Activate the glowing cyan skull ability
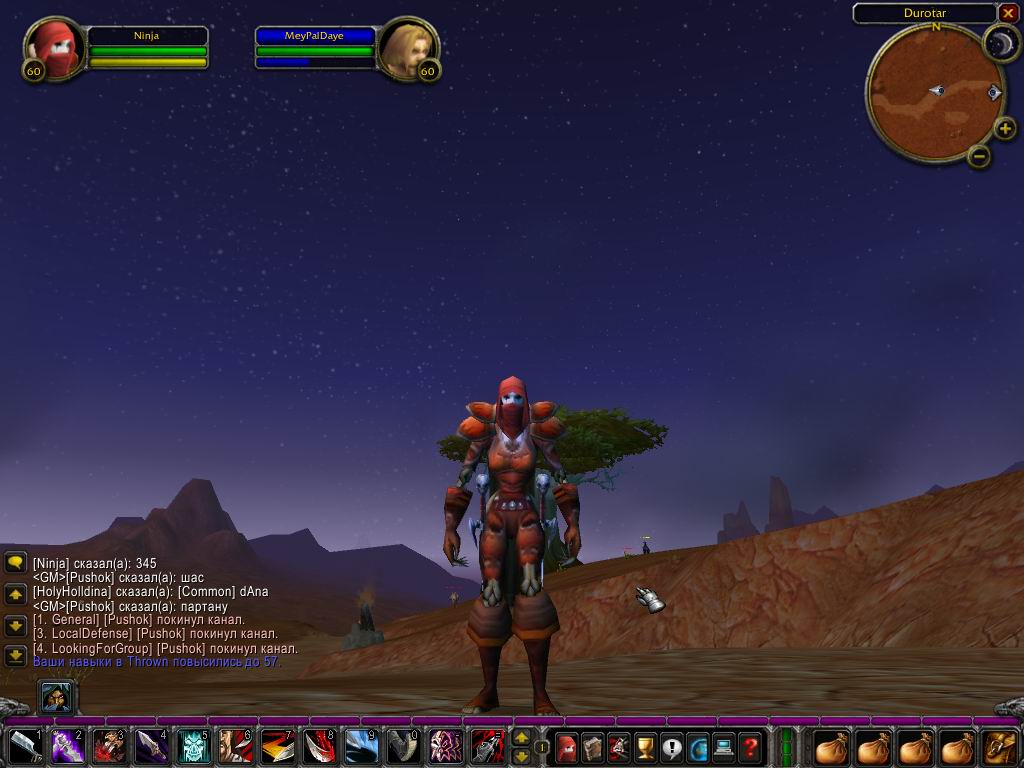1024x768 pixels. coord(193,746)
